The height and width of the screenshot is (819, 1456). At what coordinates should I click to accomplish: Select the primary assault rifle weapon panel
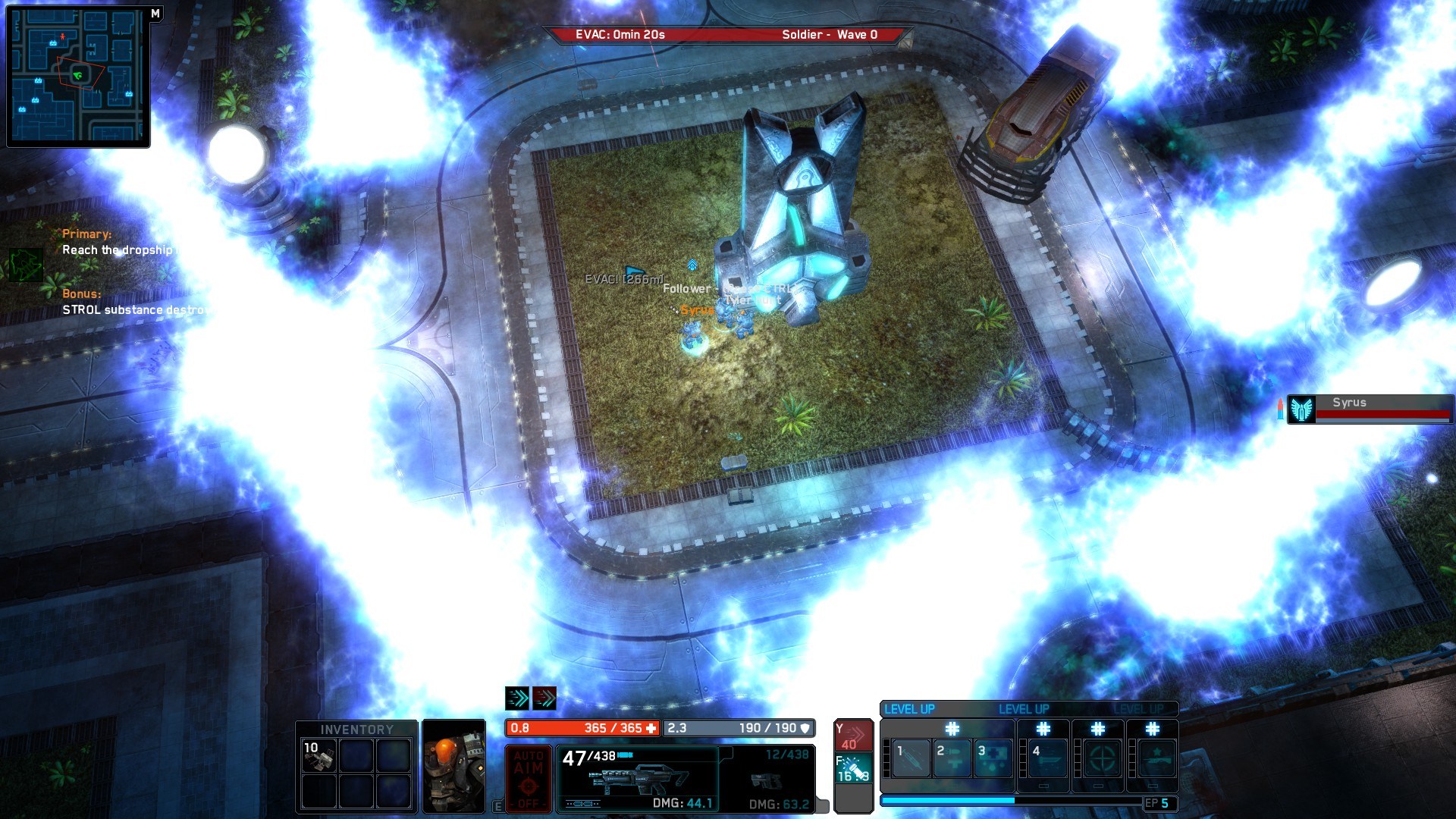[x=637, y=779]
